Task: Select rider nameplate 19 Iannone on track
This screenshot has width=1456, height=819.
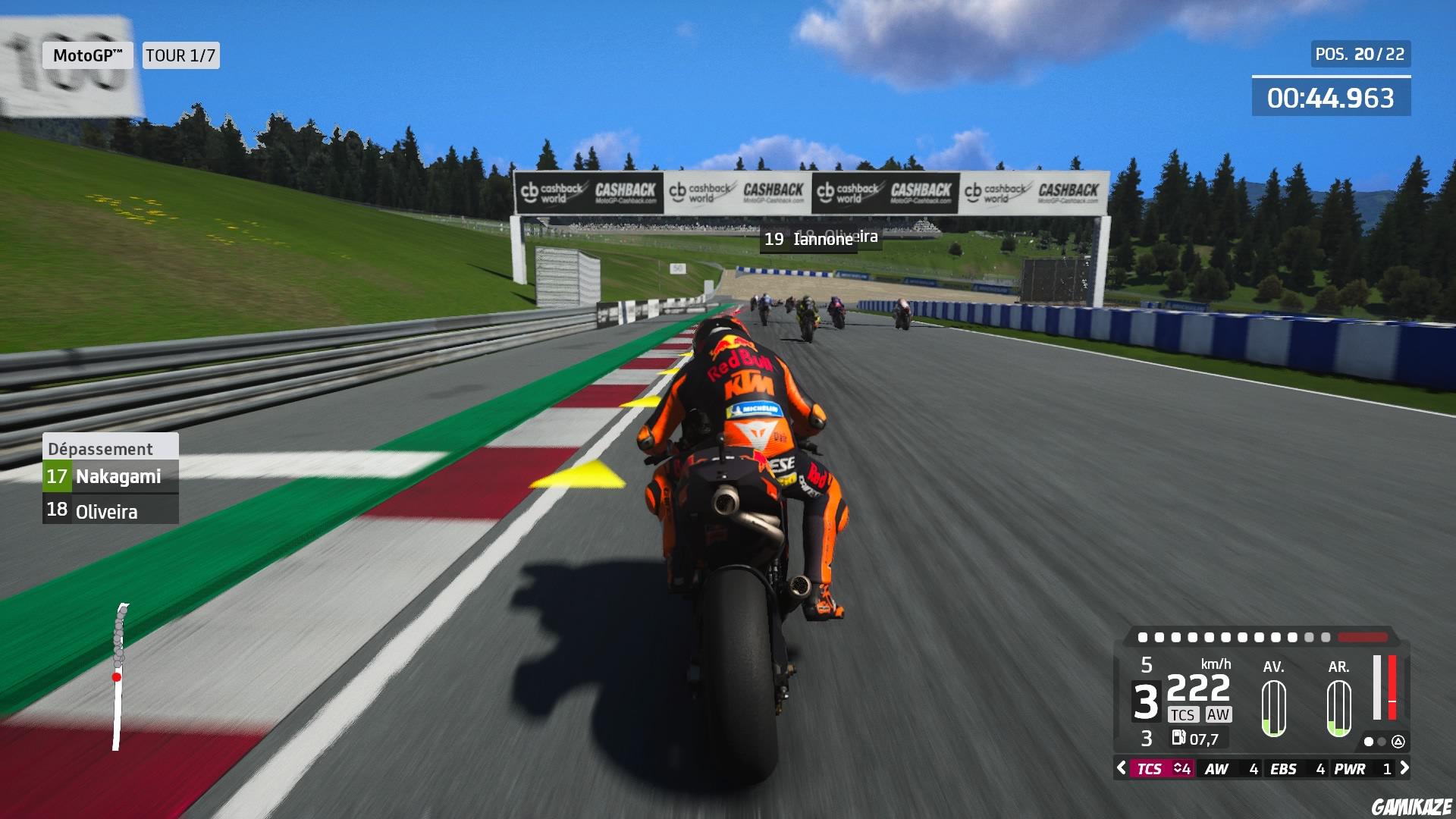Action: click(x=809, y=240)
